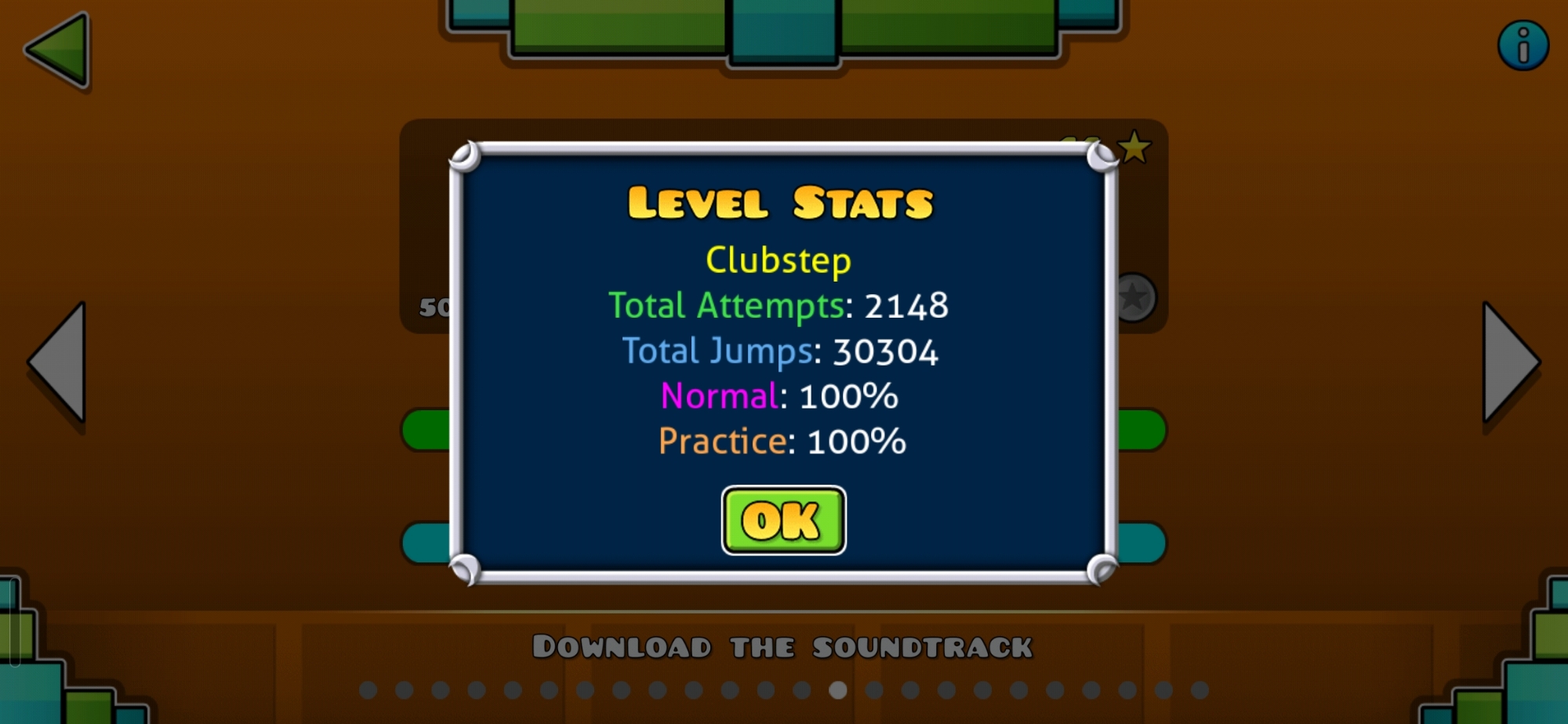The width and height of the screenshot is (1568, 724).
Task: Open the Download the Soundtrack link
Action: coord(782,647)
